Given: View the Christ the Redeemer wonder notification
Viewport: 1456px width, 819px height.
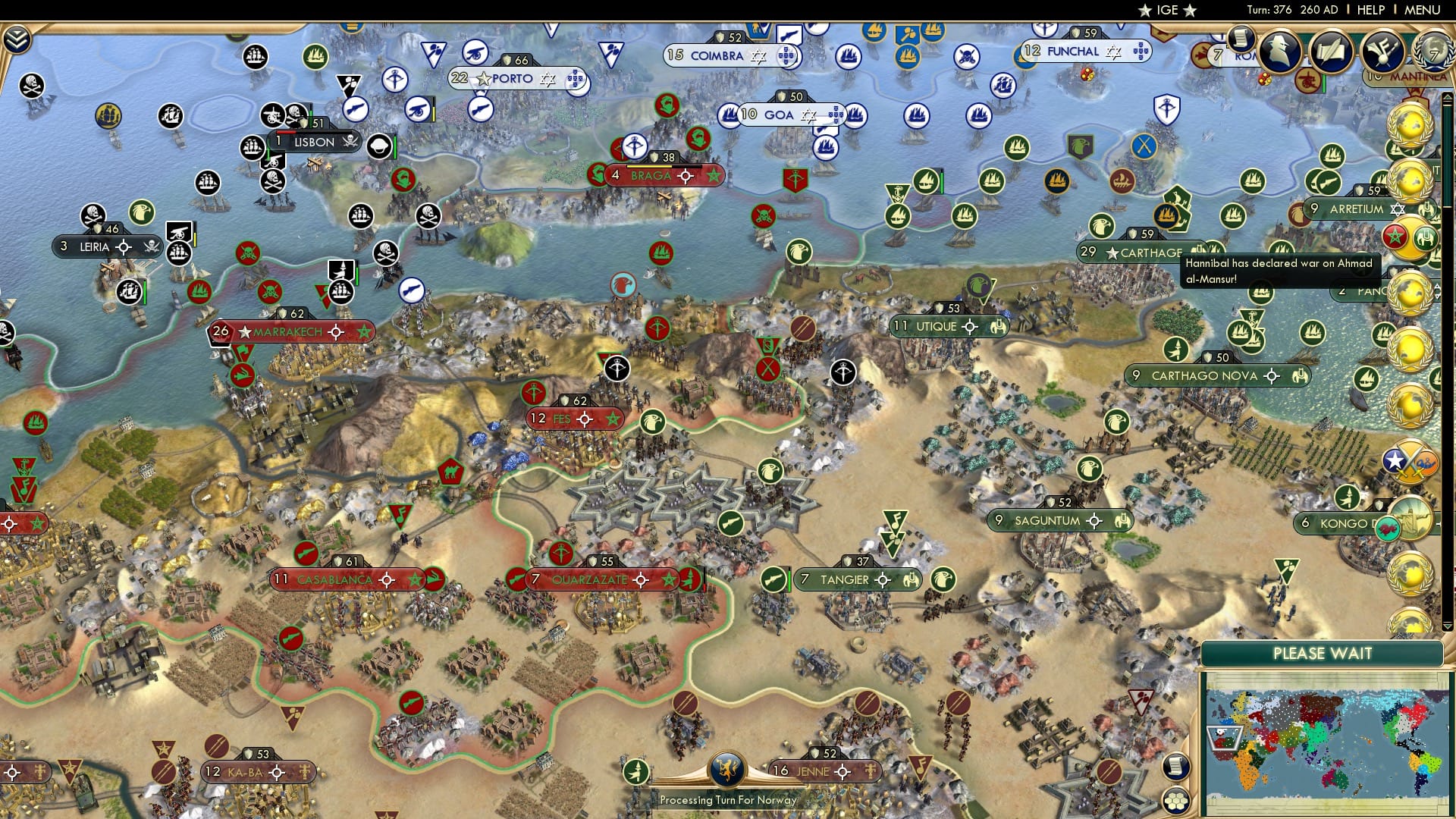Looking at the screenshot, I should point(1409,516).
